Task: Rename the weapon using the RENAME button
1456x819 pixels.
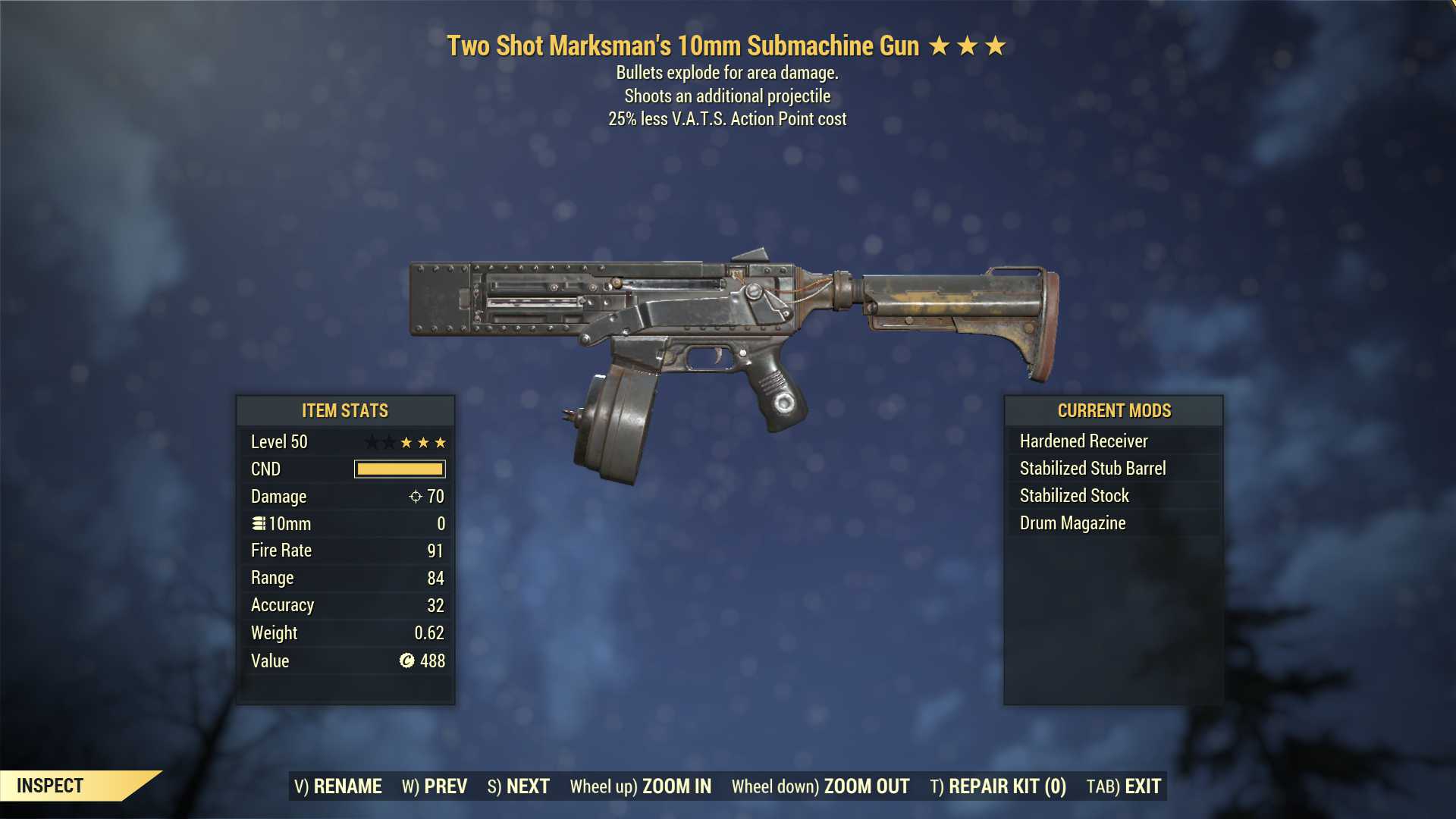Action: 338,786
